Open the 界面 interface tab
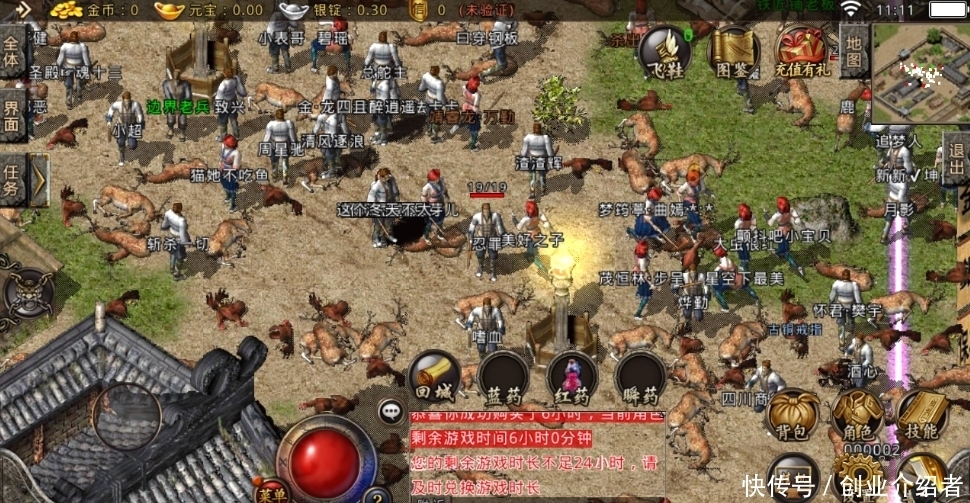The height and width of the screenshot is (503, 970). pyautogui.click(x=12, y=113)
